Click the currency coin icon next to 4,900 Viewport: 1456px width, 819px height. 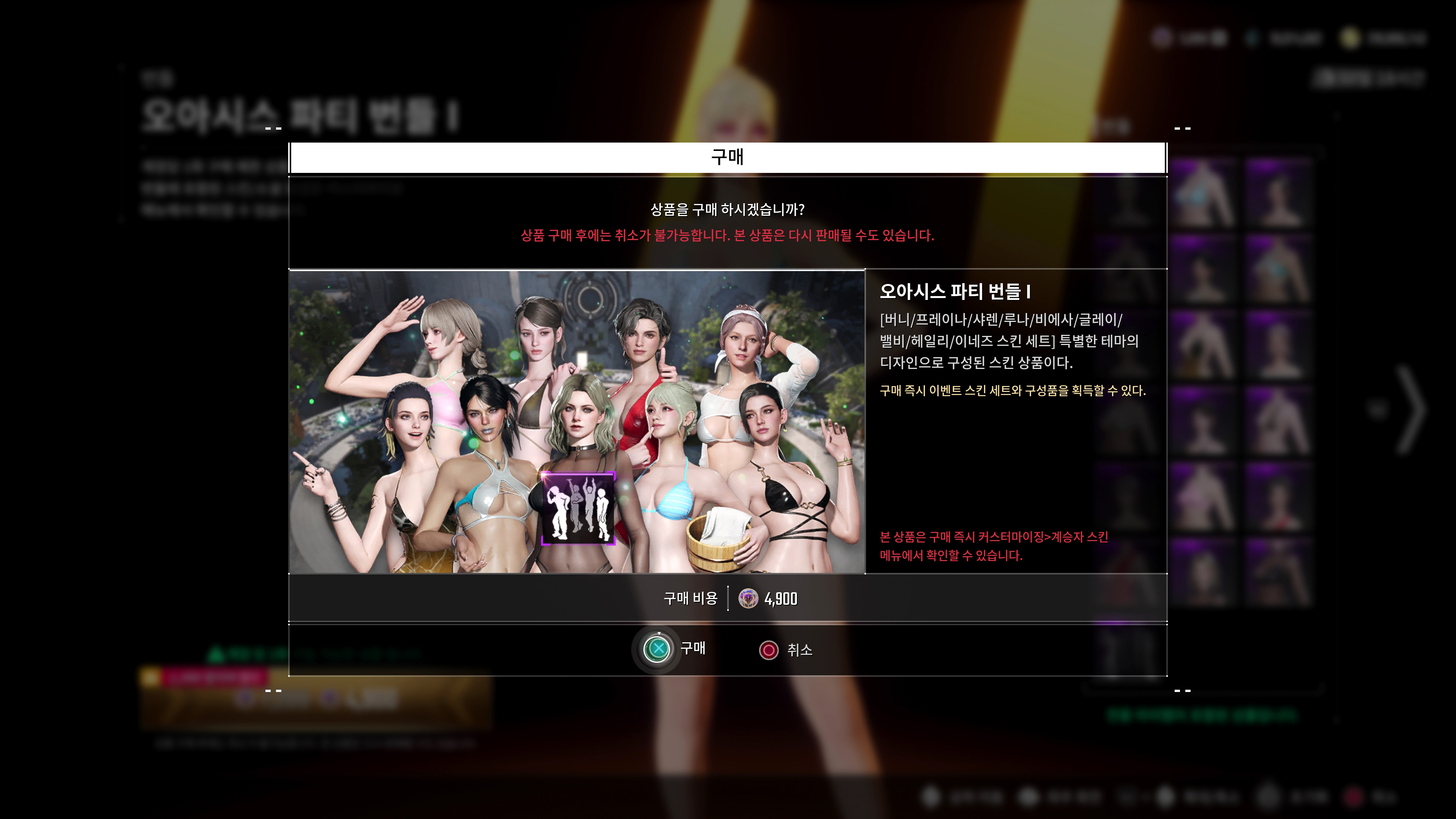coord(748,599)
